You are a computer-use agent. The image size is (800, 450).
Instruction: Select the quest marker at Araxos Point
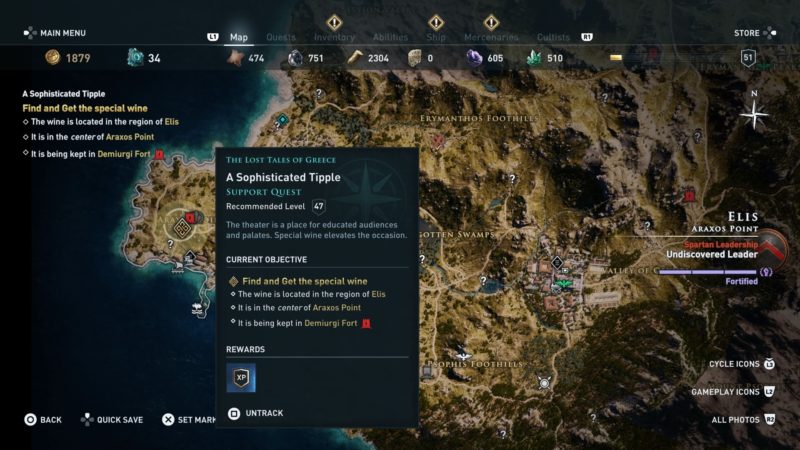pos(182,226)
